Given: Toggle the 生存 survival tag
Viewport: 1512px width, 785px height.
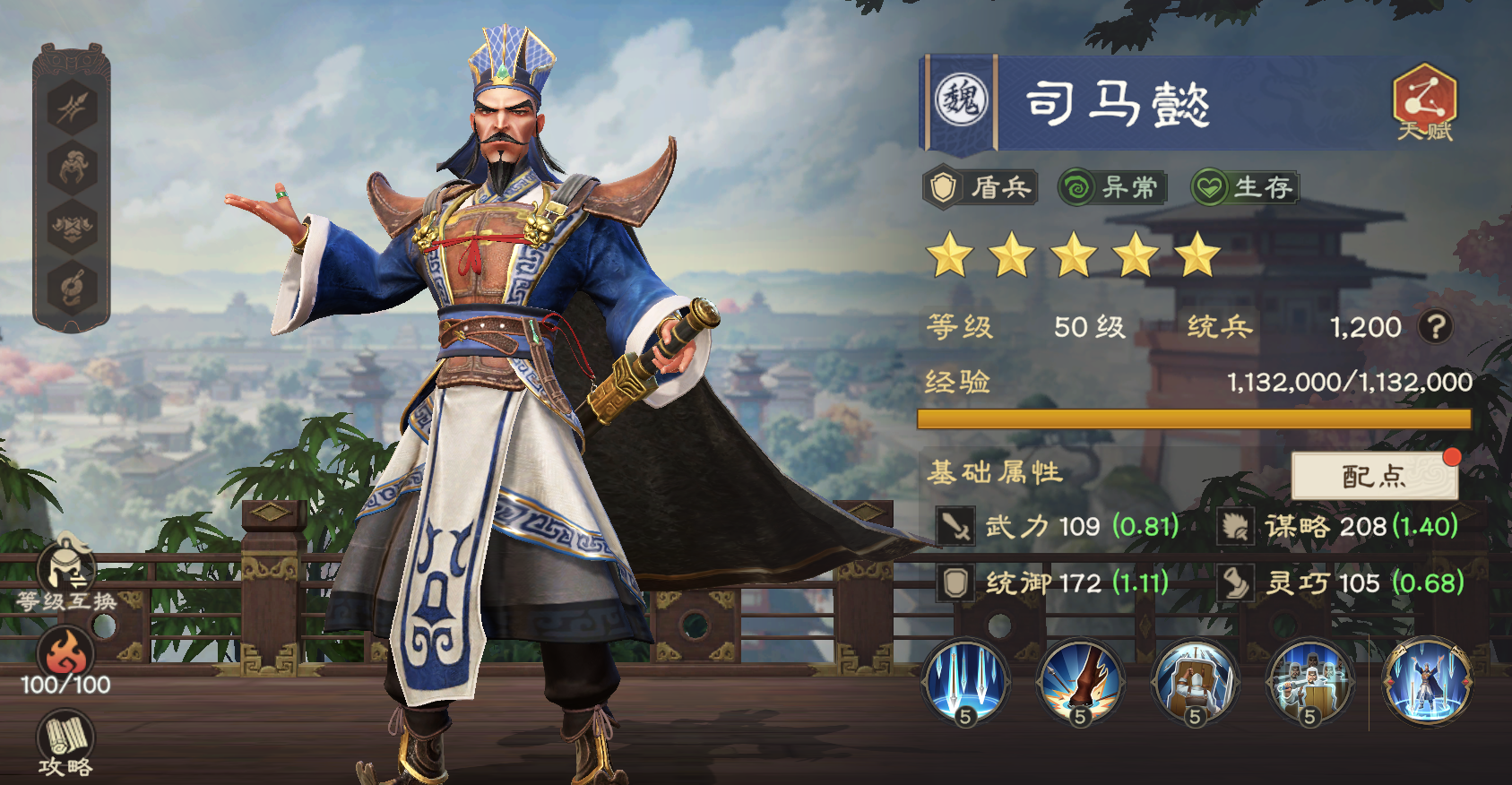Looking at the screenshot, I should point(1246,187).
